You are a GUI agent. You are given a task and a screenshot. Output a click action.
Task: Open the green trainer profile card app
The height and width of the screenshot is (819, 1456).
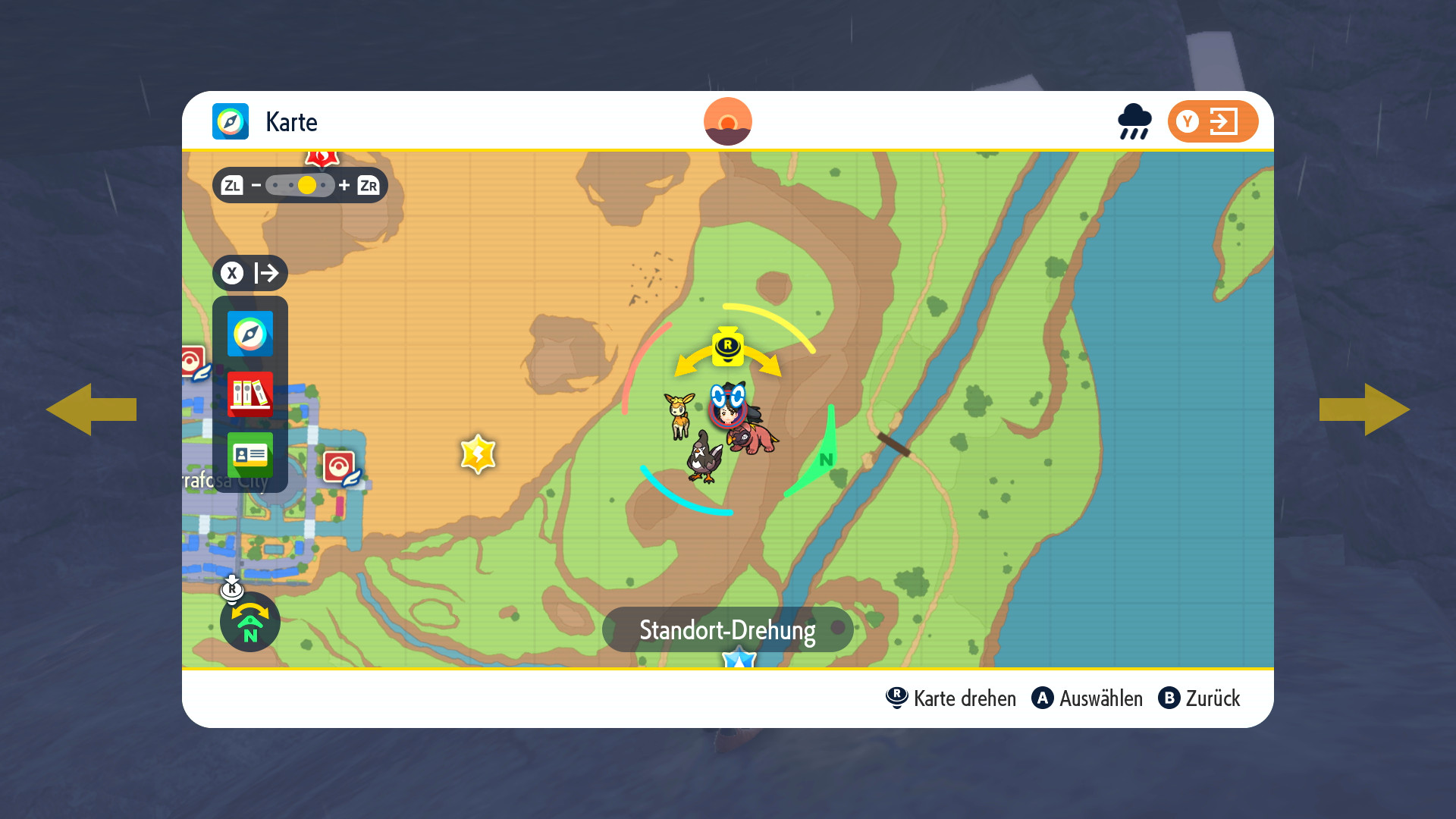click(249, 454)
